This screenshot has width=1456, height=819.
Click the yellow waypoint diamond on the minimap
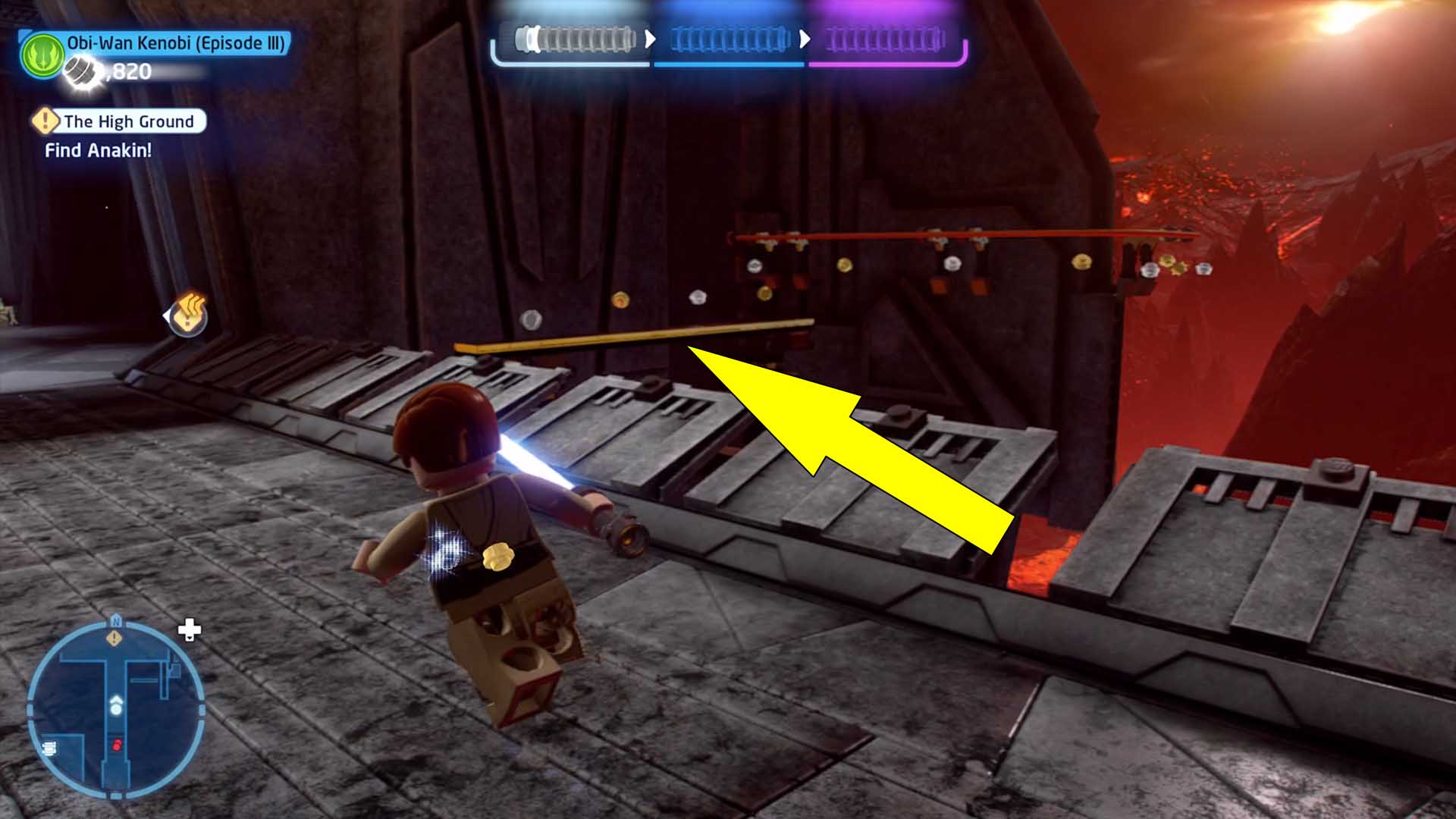click(x=114, y=639)
